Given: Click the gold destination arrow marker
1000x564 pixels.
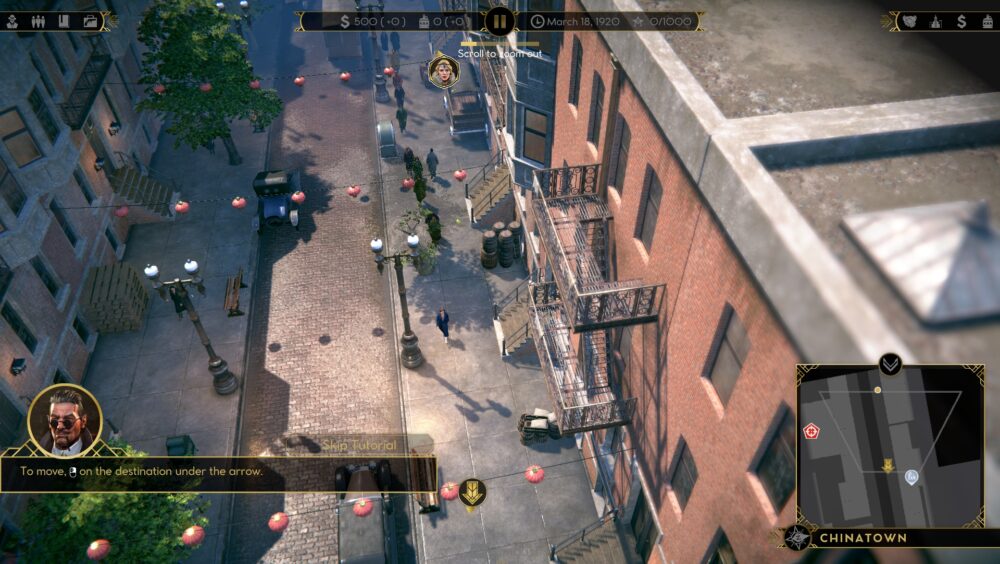Looking at the screenshot, I should coord(473,491).
